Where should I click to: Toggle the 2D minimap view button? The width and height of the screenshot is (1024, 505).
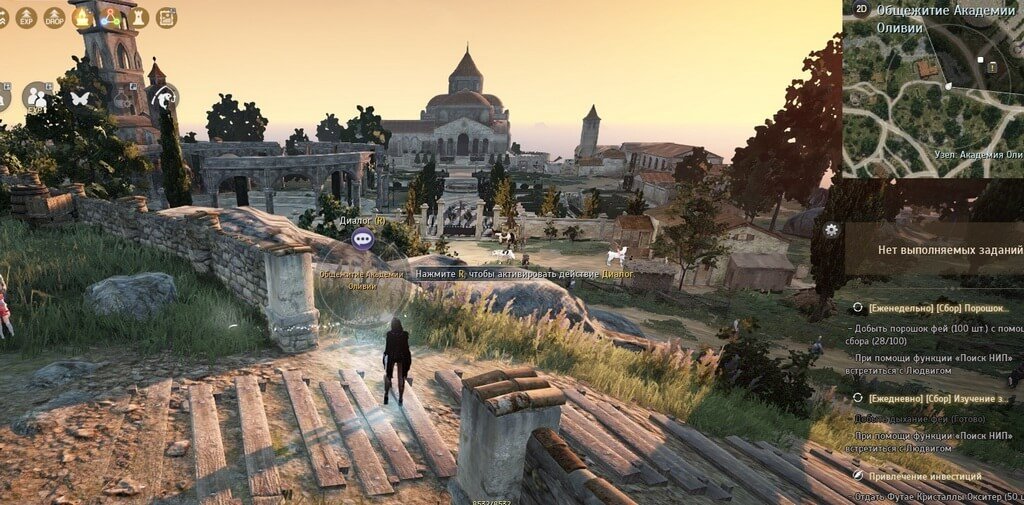click(861, 8)
